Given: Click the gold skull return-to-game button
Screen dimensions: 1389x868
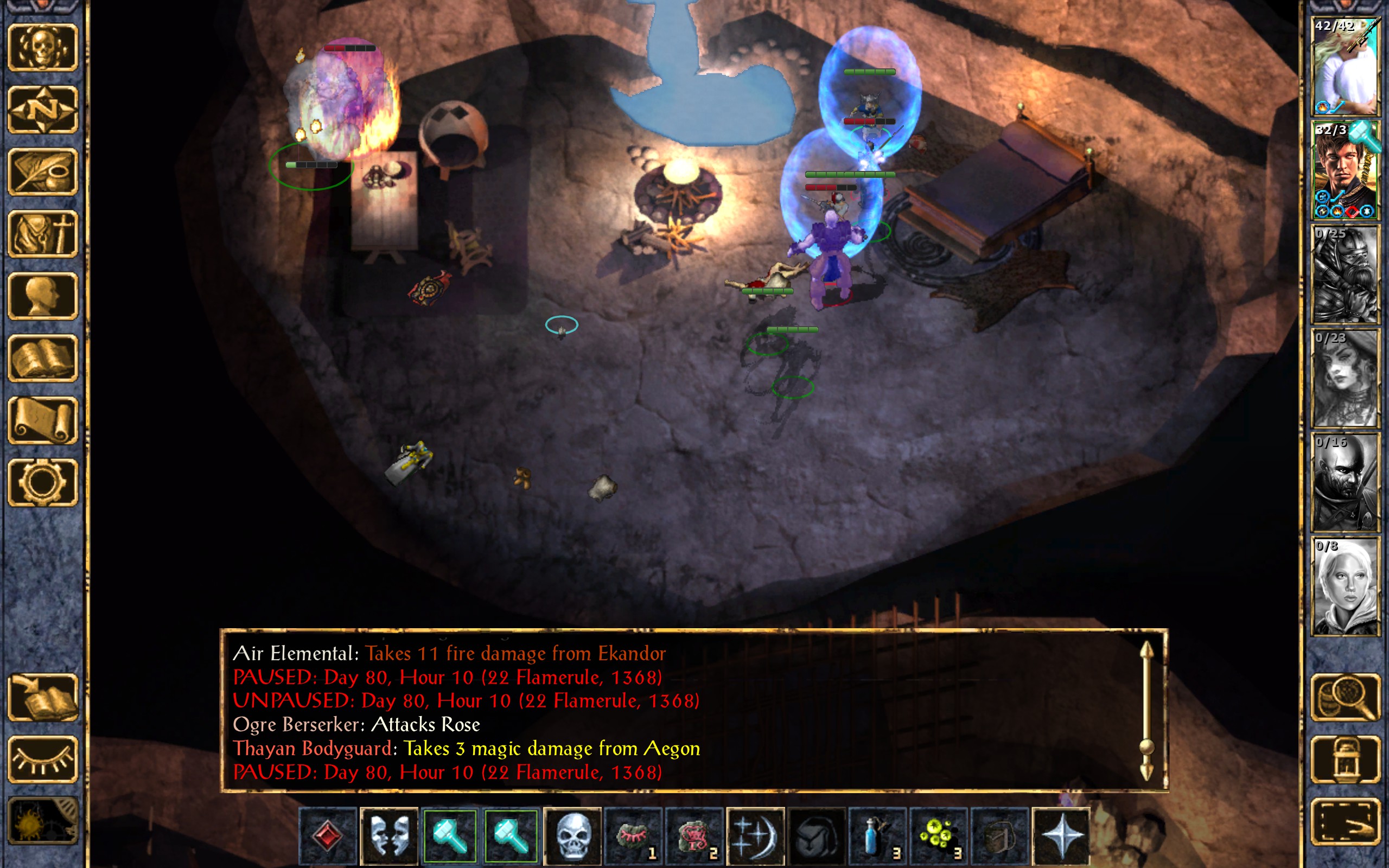Looking at the screenshot, I should tap(42, 48).
